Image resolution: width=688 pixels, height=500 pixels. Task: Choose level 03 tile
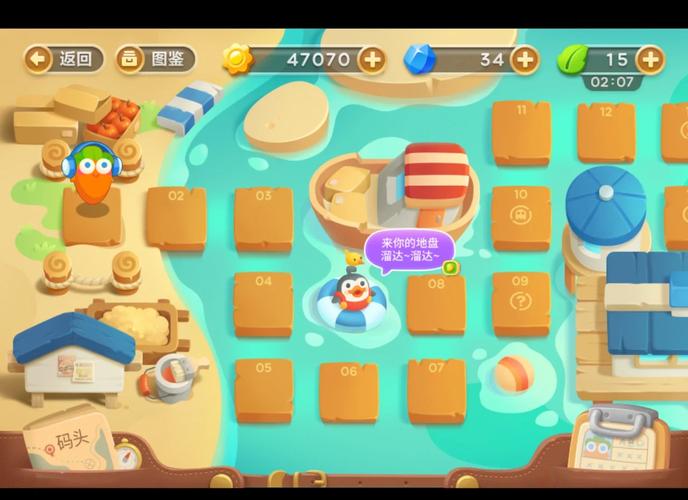(263, 217)
